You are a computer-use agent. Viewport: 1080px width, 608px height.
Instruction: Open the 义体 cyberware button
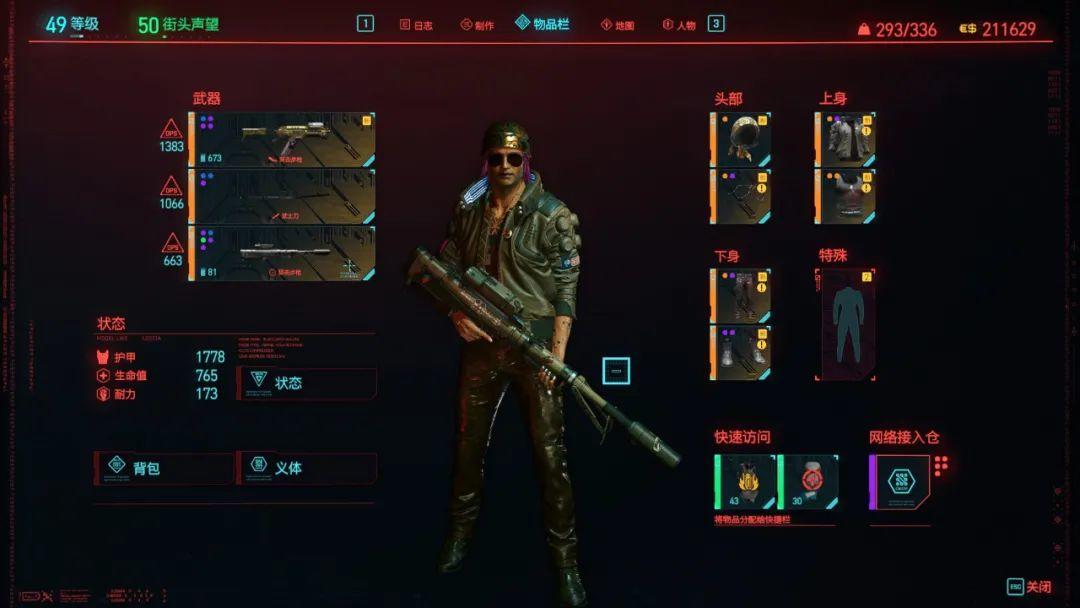(x=307, y=468)
